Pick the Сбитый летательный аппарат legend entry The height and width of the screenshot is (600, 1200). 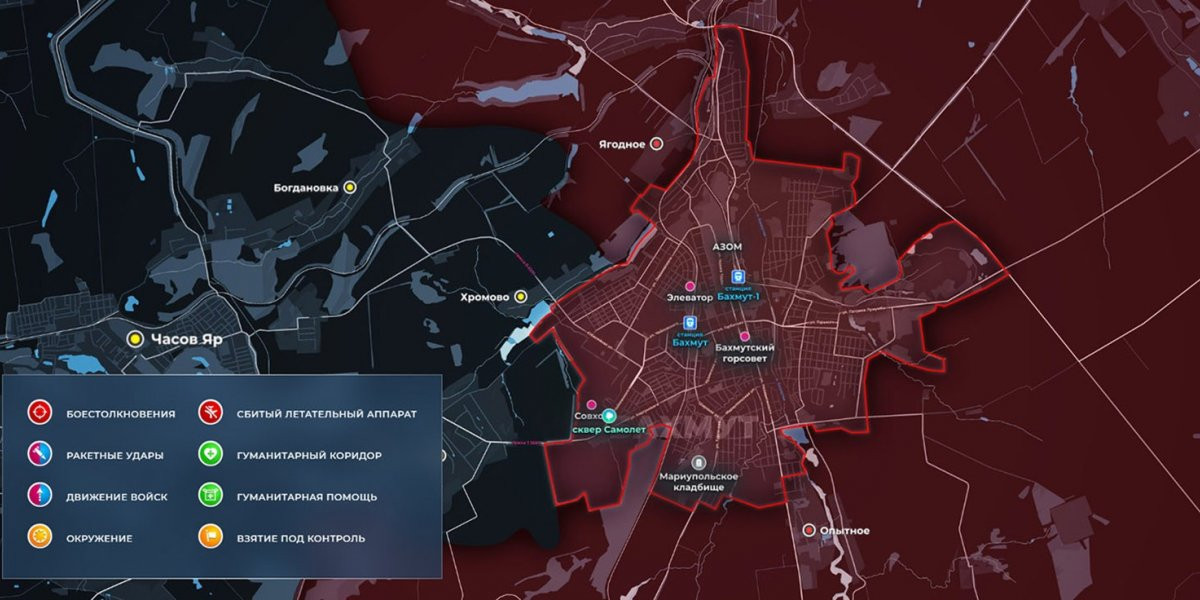point(210,413)
